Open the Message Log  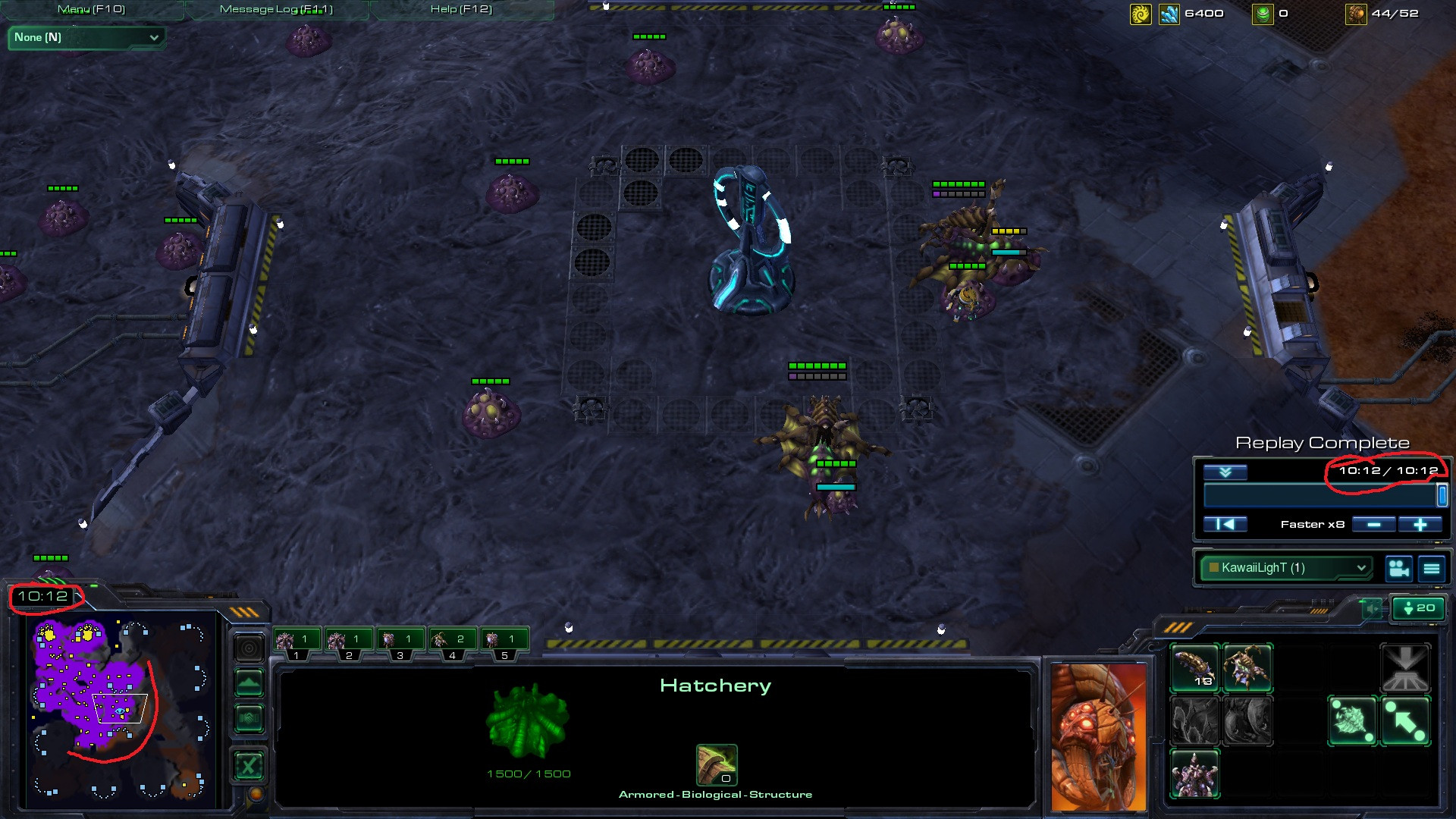276,10
